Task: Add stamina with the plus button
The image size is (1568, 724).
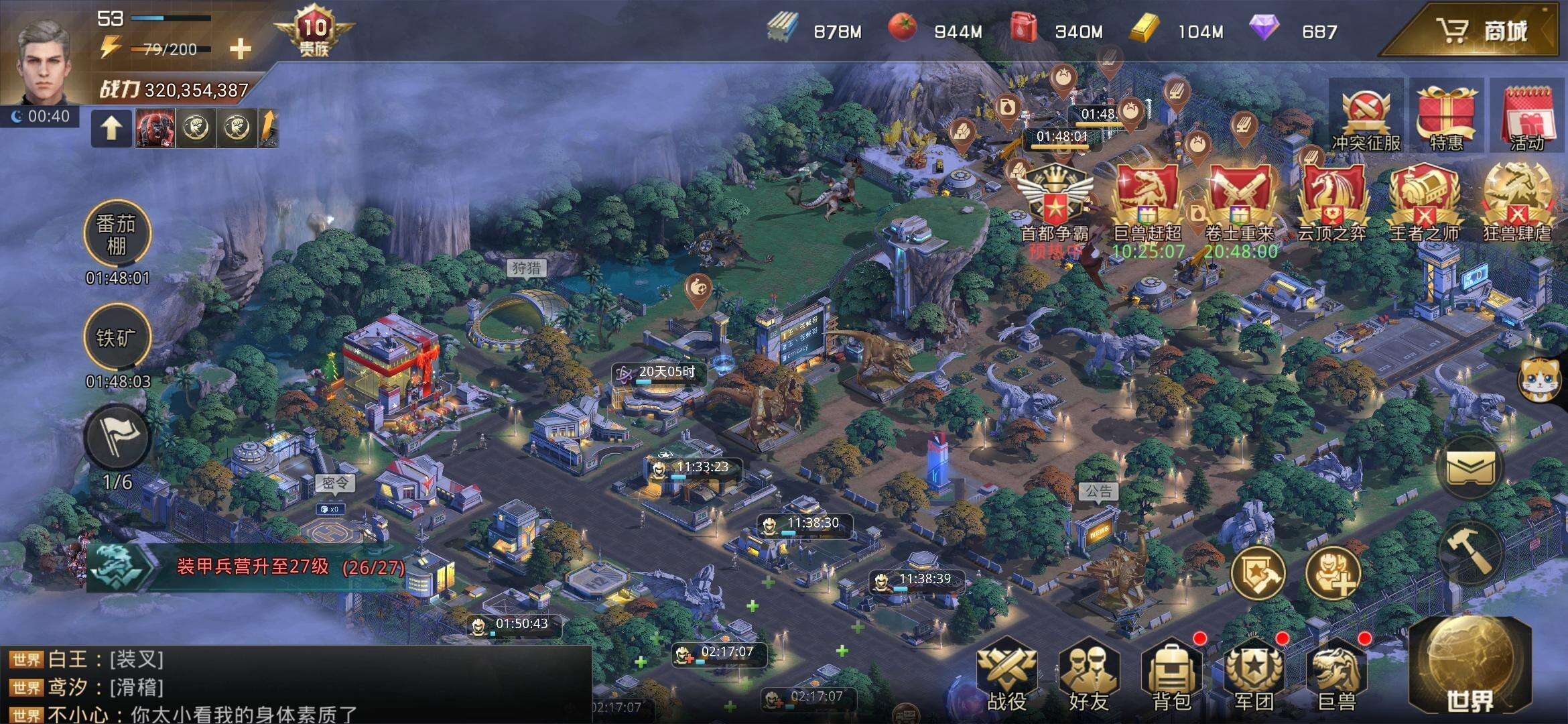Action: tap(241, 49)
